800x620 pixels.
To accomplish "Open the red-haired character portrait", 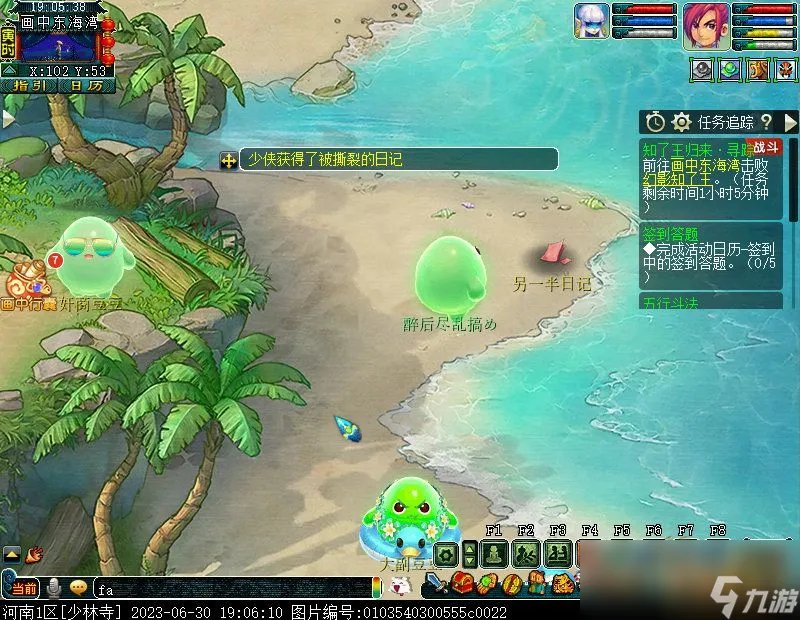I will (x=706, y=25).
